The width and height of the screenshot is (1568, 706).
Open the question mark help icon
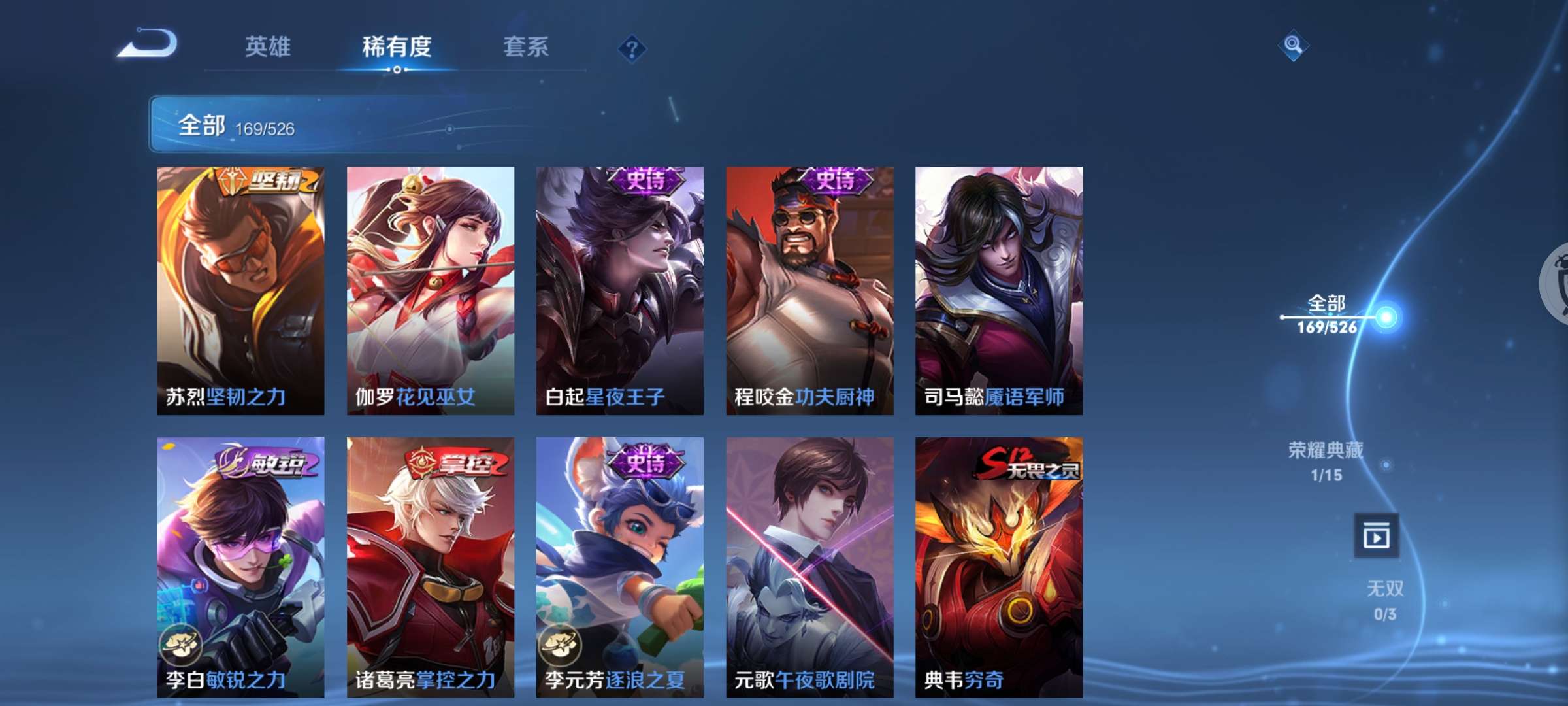click(x=631, y=47)
